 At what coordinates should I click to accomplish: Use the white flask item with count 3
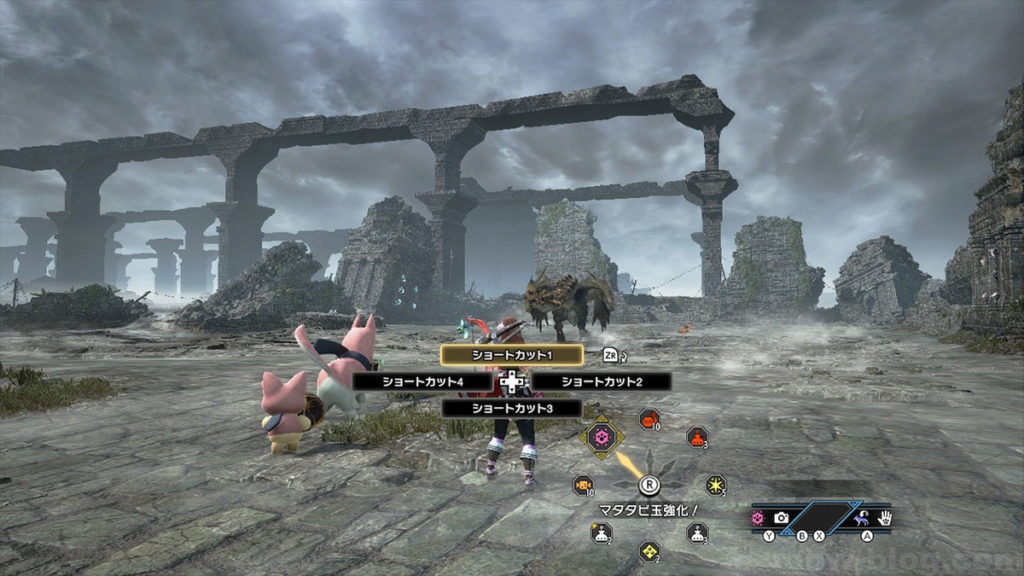tap(697, 533)
